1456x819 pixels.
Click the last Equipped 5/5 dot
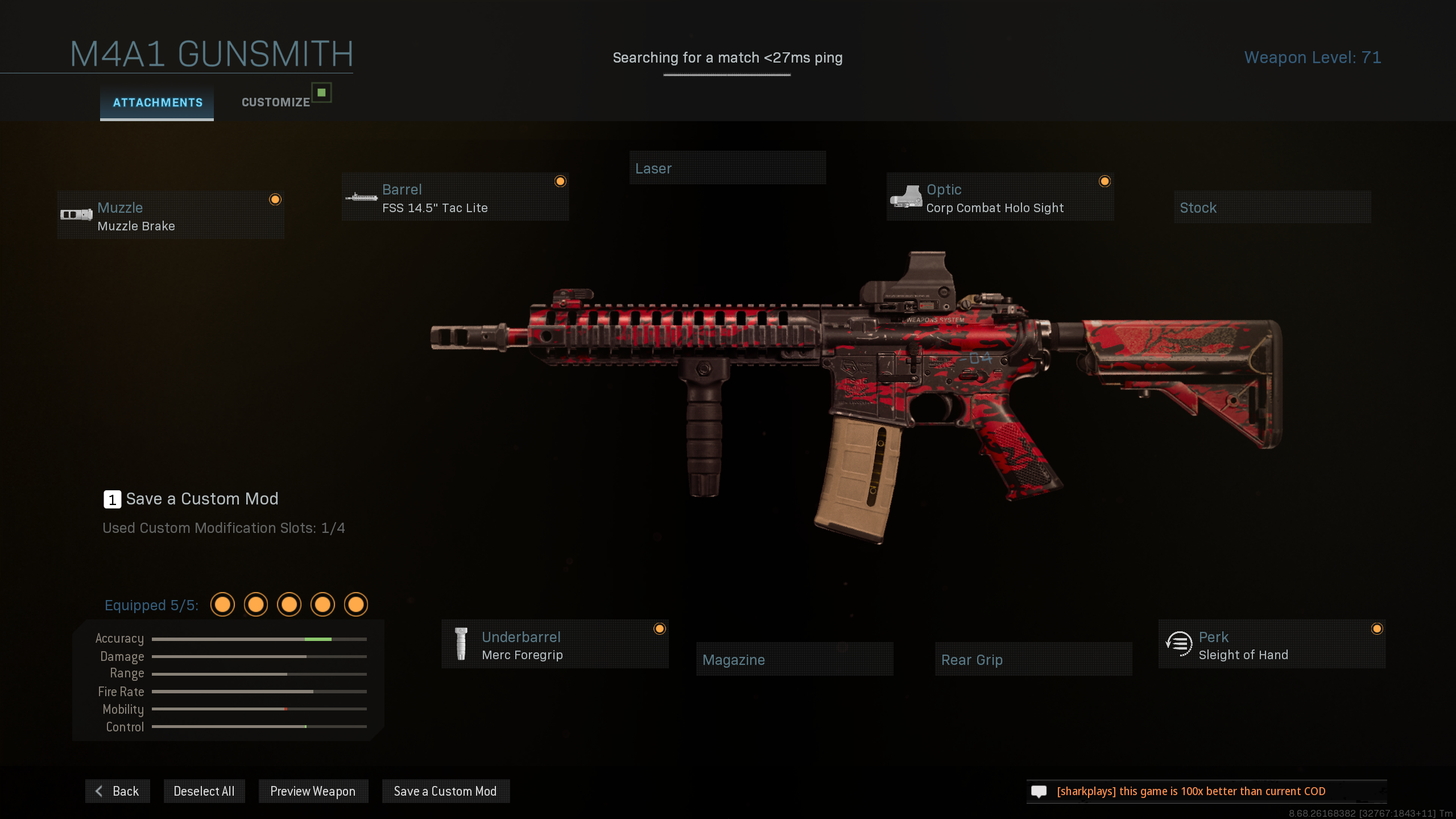[x=357, y=605]
